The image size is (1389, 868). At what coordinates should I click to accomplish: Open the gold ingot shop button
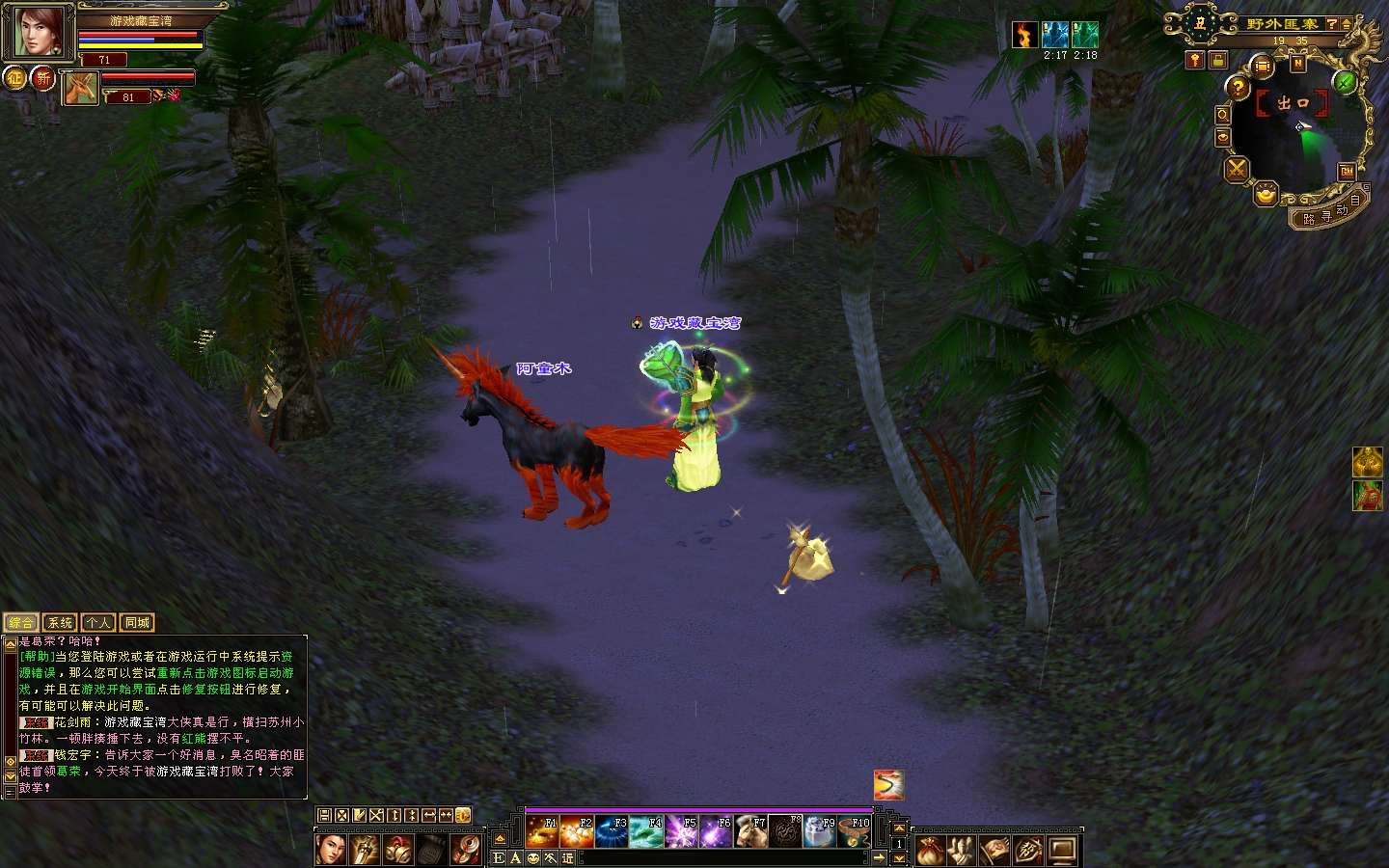[x=1266, y=196]
